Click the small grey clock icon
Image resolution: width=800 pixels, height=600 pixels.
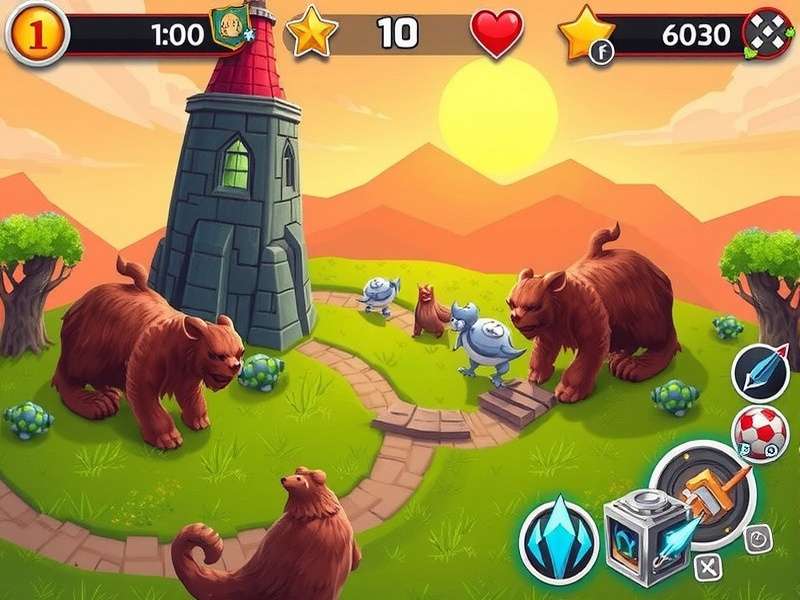pos(759,538)
